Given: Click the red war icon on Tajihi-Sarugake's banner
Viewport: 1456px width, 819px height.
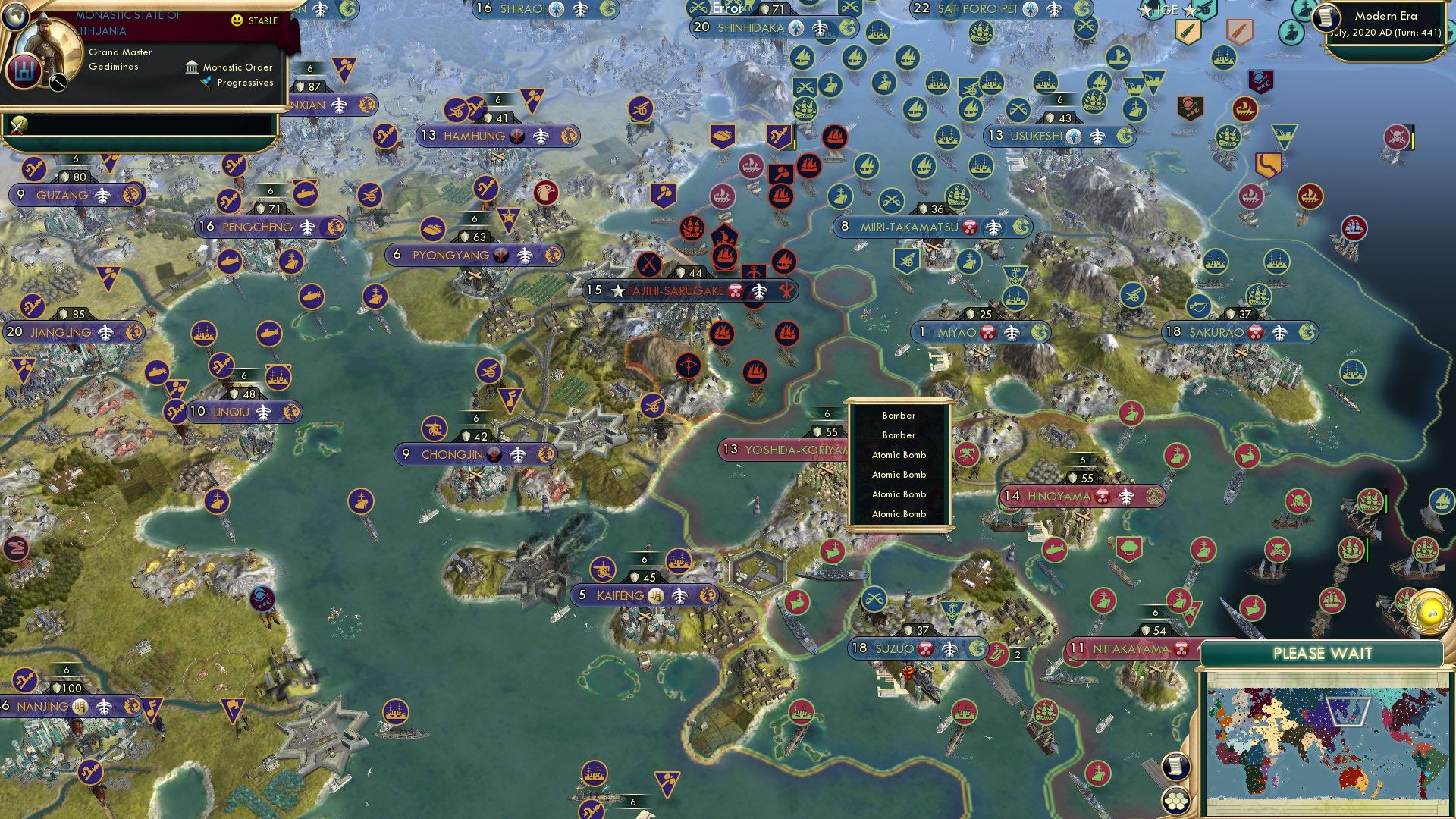Looking at the screenshot, I should click(x=785, y=291).
